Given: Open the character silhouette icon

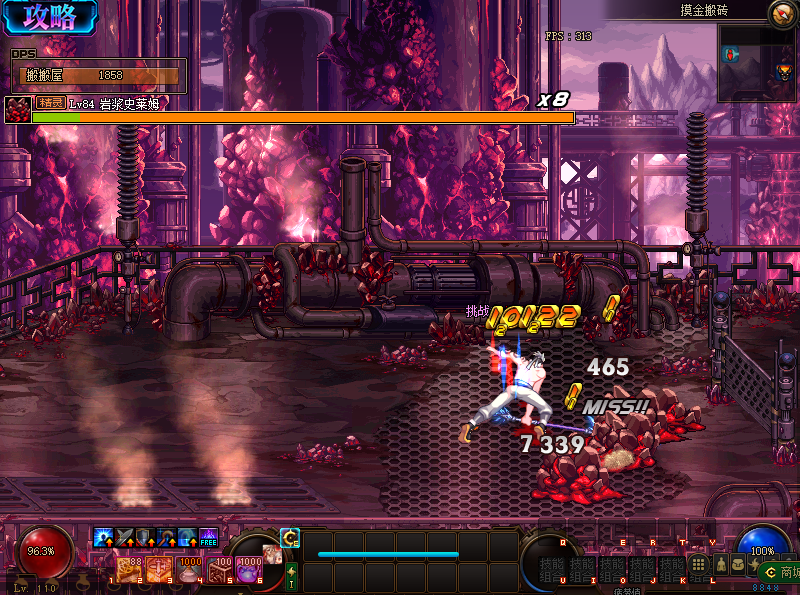Looking at the screenshot, I should [x=719, y=565].
